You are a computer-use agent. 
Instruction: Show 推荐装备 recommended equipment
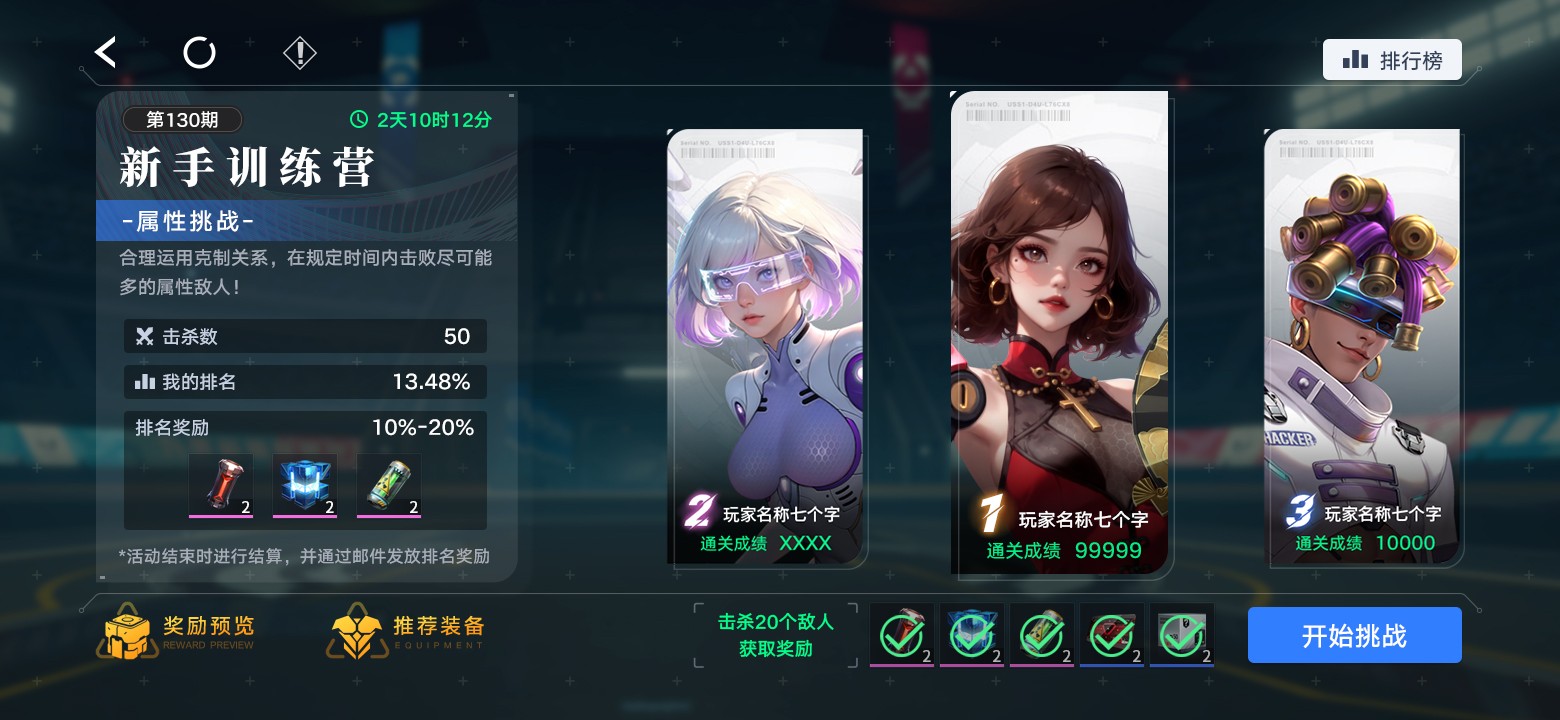(409, 631)
